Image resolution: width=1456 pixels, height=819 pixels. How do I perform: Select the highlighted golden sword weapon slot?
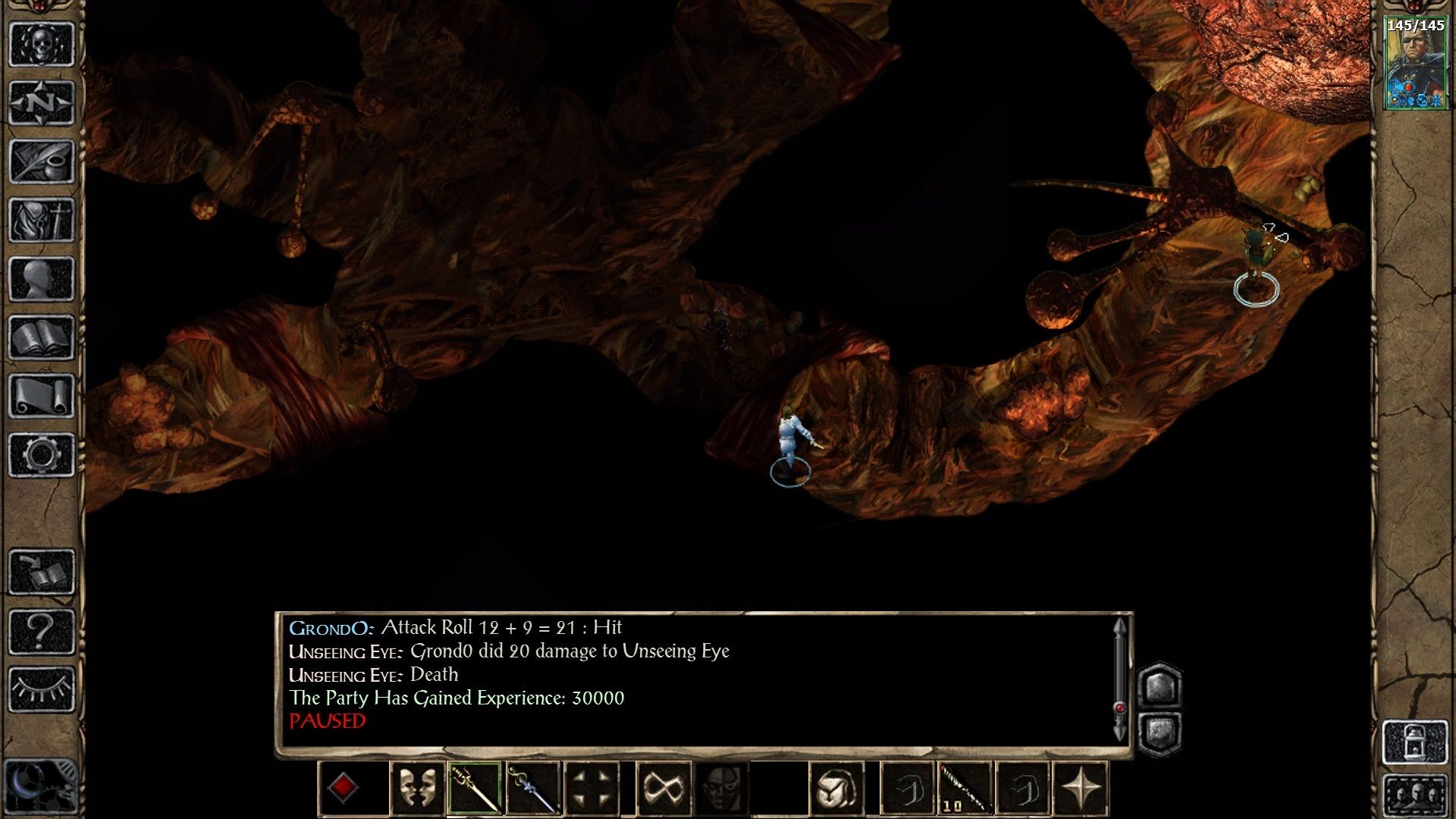click(475, 789)
